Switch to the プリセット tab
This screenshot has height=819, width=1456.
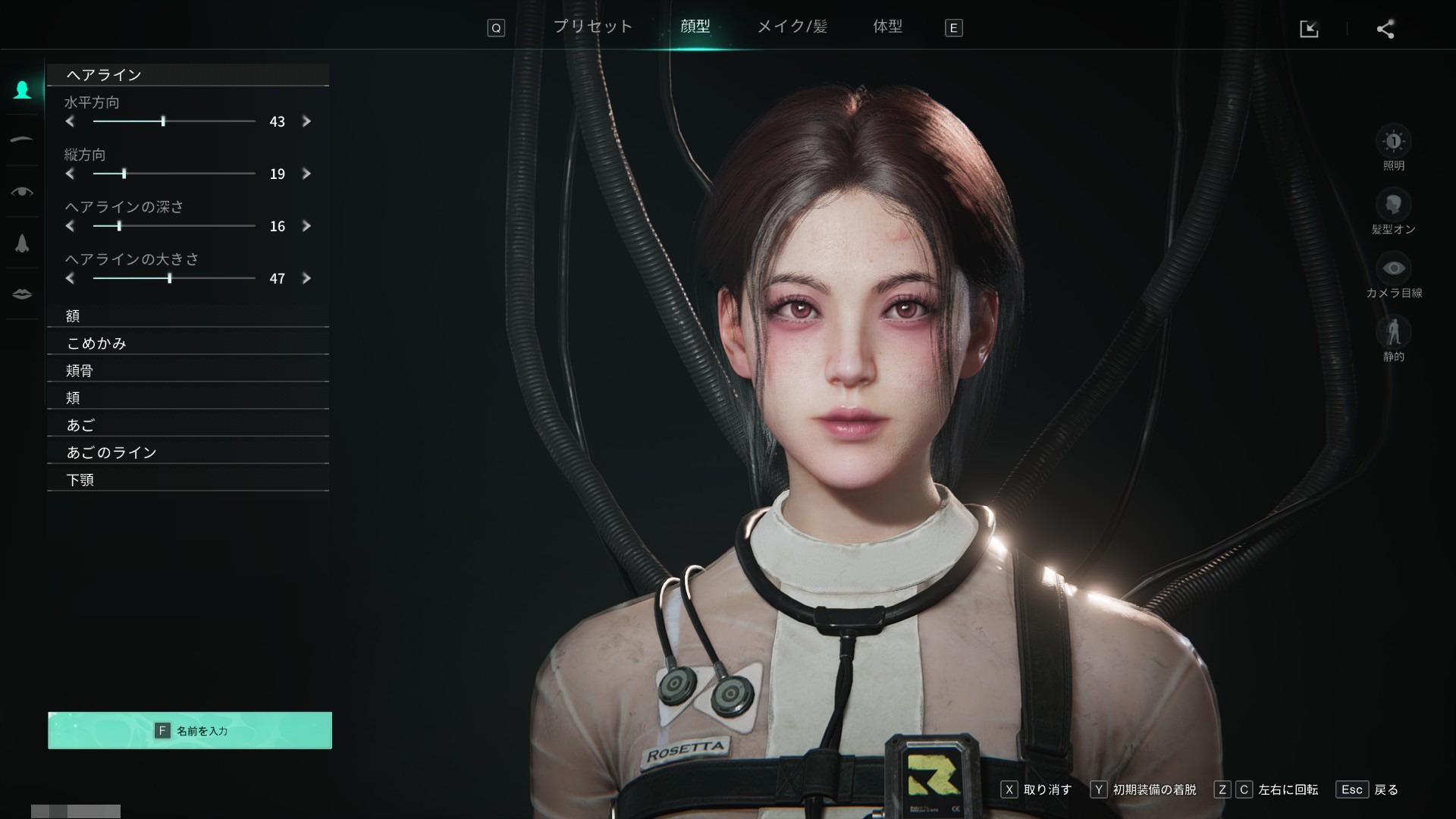[x=592, y=27]
